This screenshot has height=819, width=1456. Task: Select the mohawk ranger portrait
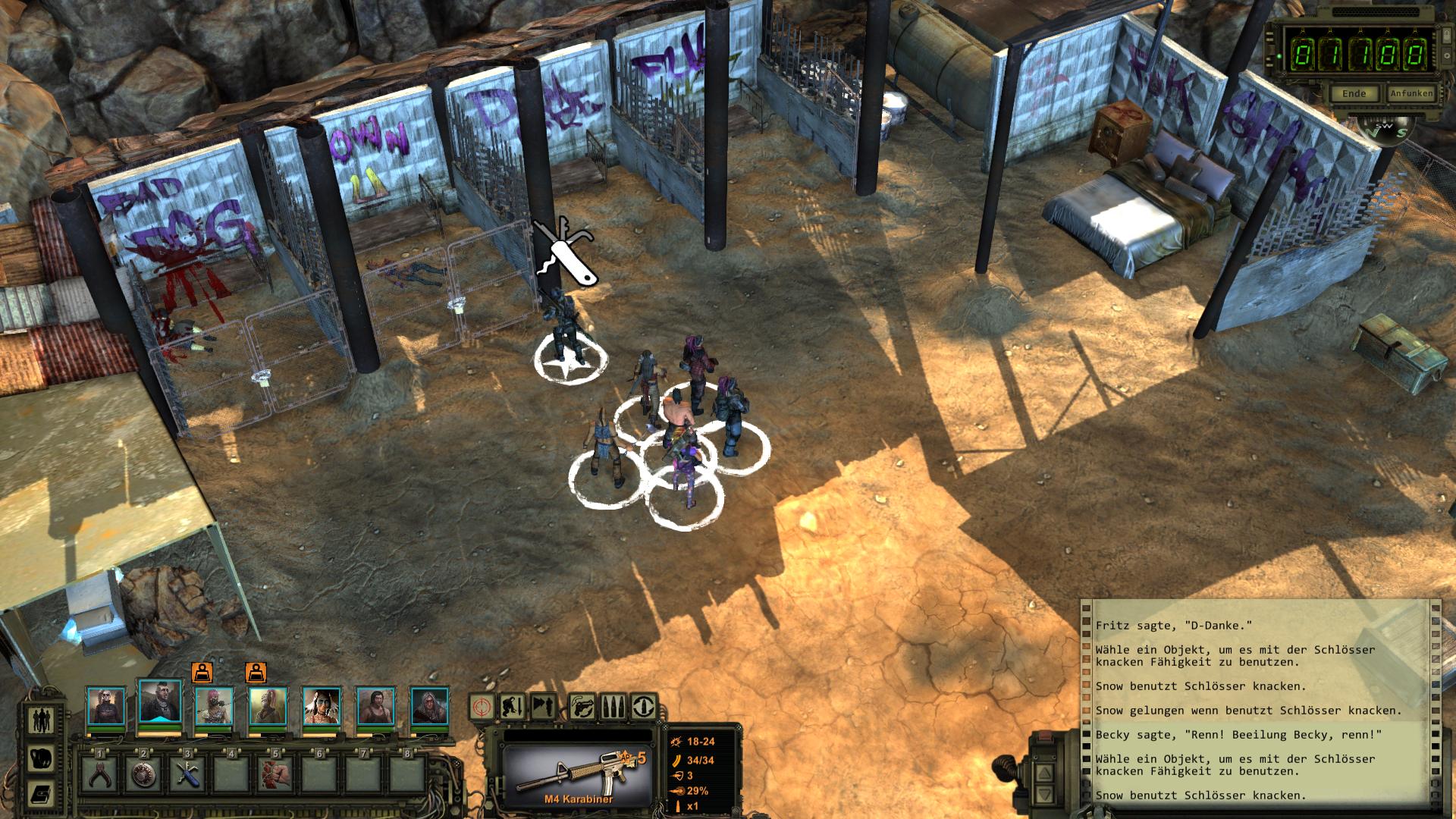[159, 704]
